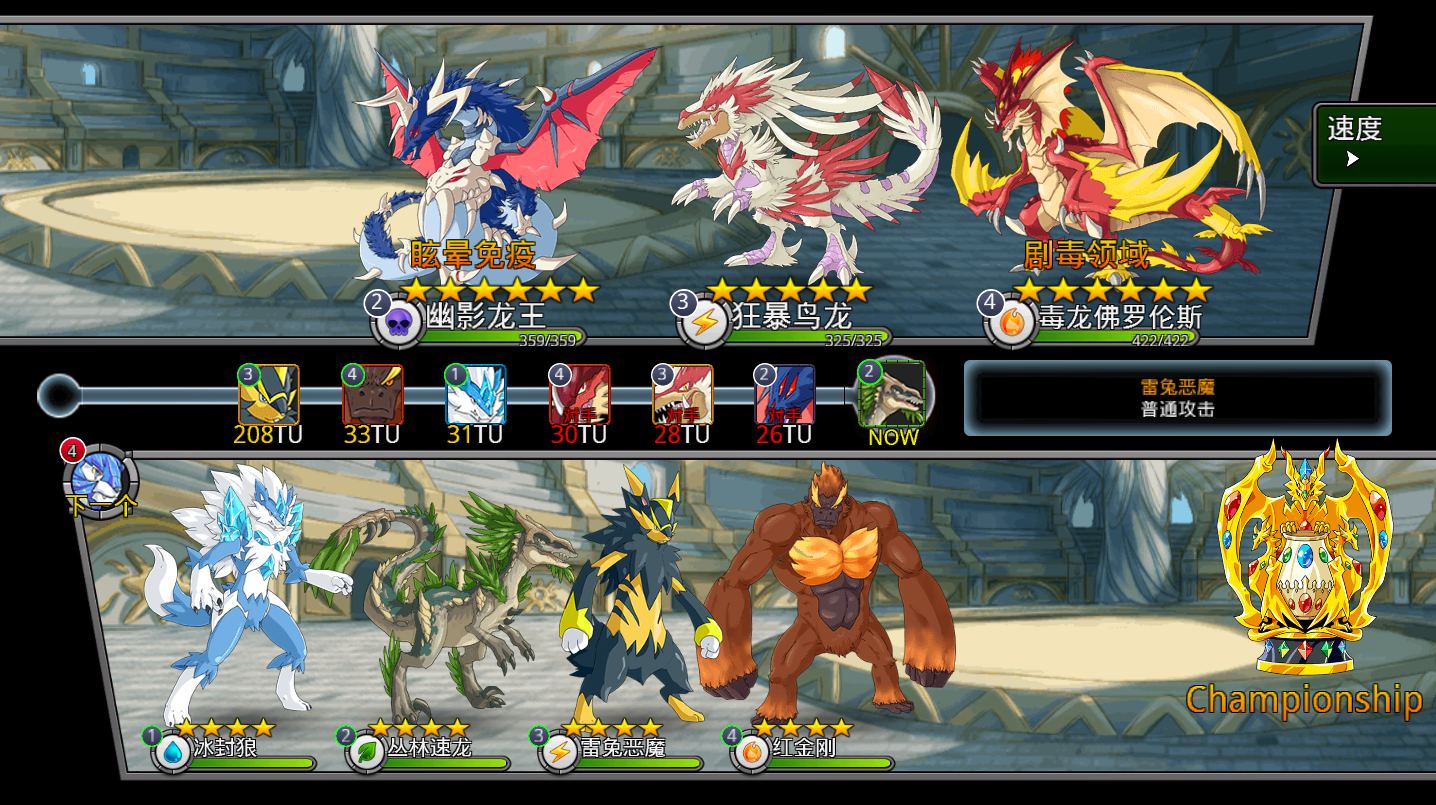Click the lightning element icon of 狂暴鸟龙
The height and width of the screenshot is (805, 1436).
tap(706, 323)
